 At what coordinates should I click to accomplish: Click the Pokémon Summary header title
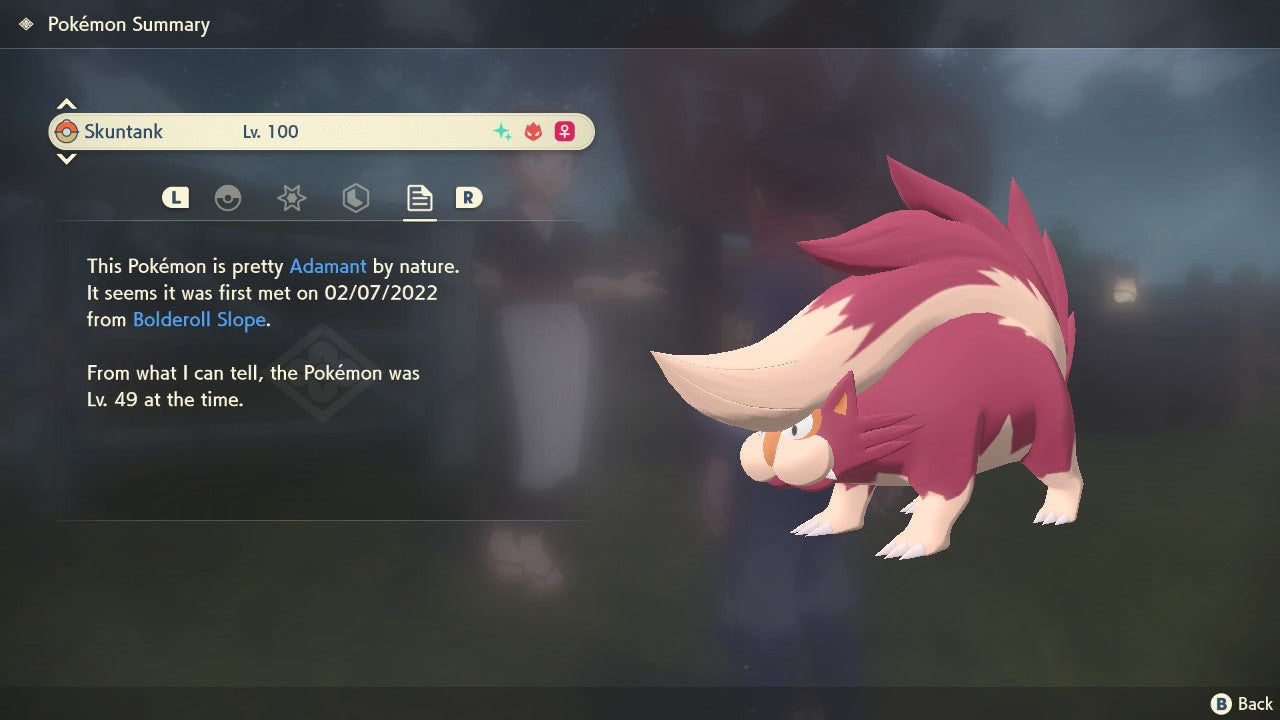coord(129,24)
